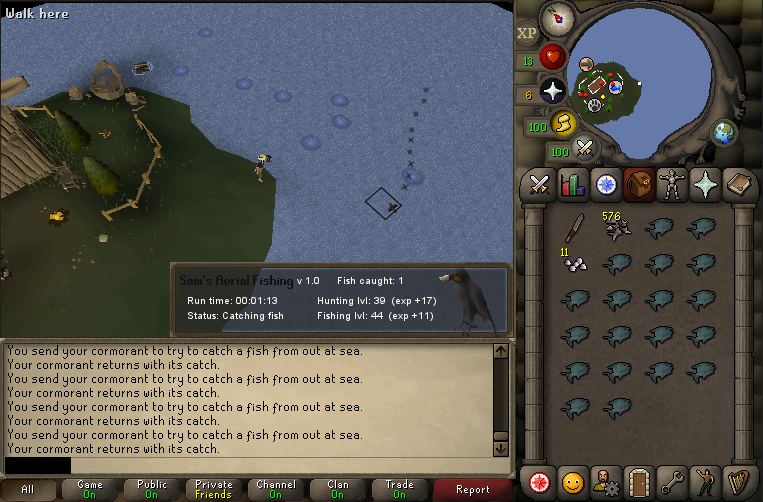Show the Worn Equipment tab
763x502 pixels.
tap(672, 184)
